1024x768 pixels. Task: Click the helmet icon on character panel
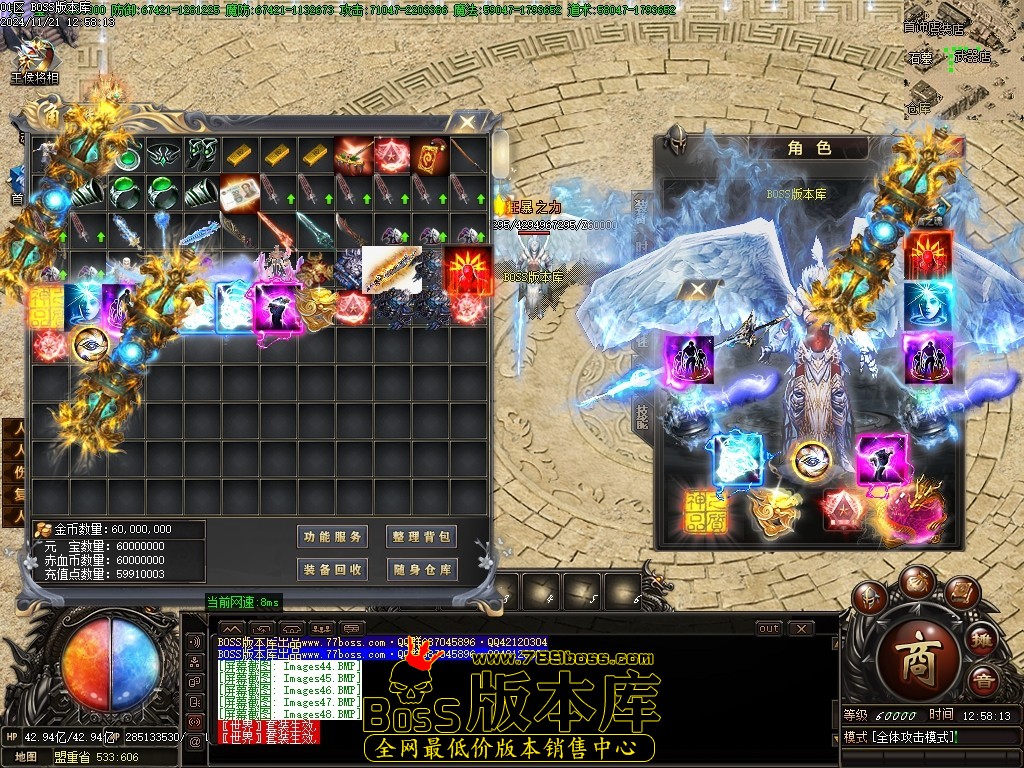pyautogui.click(x=677, y=139)
